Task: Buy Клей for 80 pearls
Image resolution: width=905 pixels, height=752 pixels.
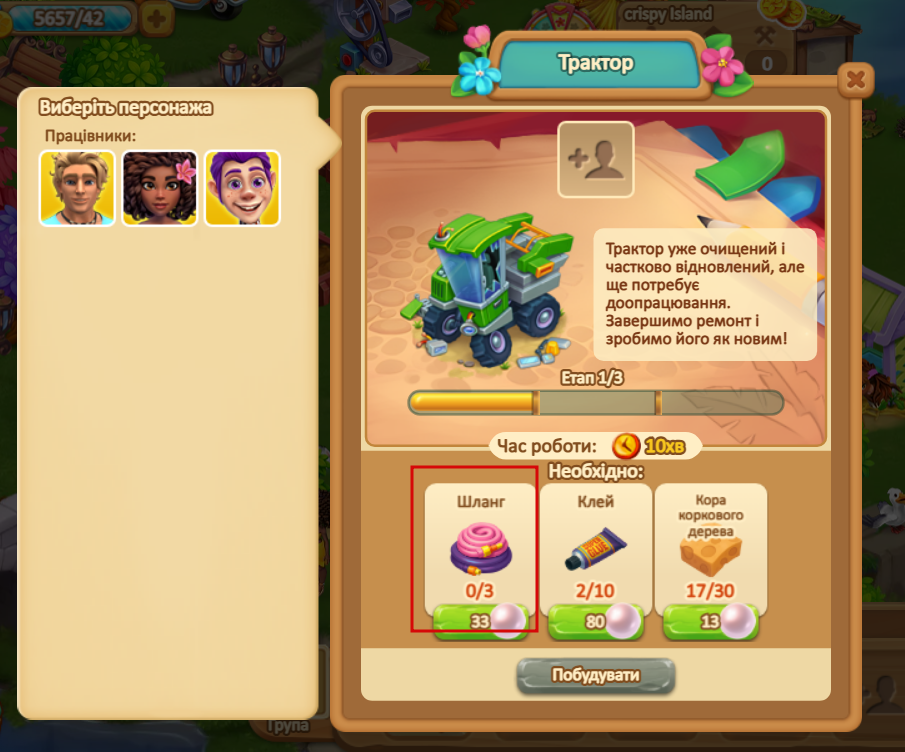Action: [596, 622]
